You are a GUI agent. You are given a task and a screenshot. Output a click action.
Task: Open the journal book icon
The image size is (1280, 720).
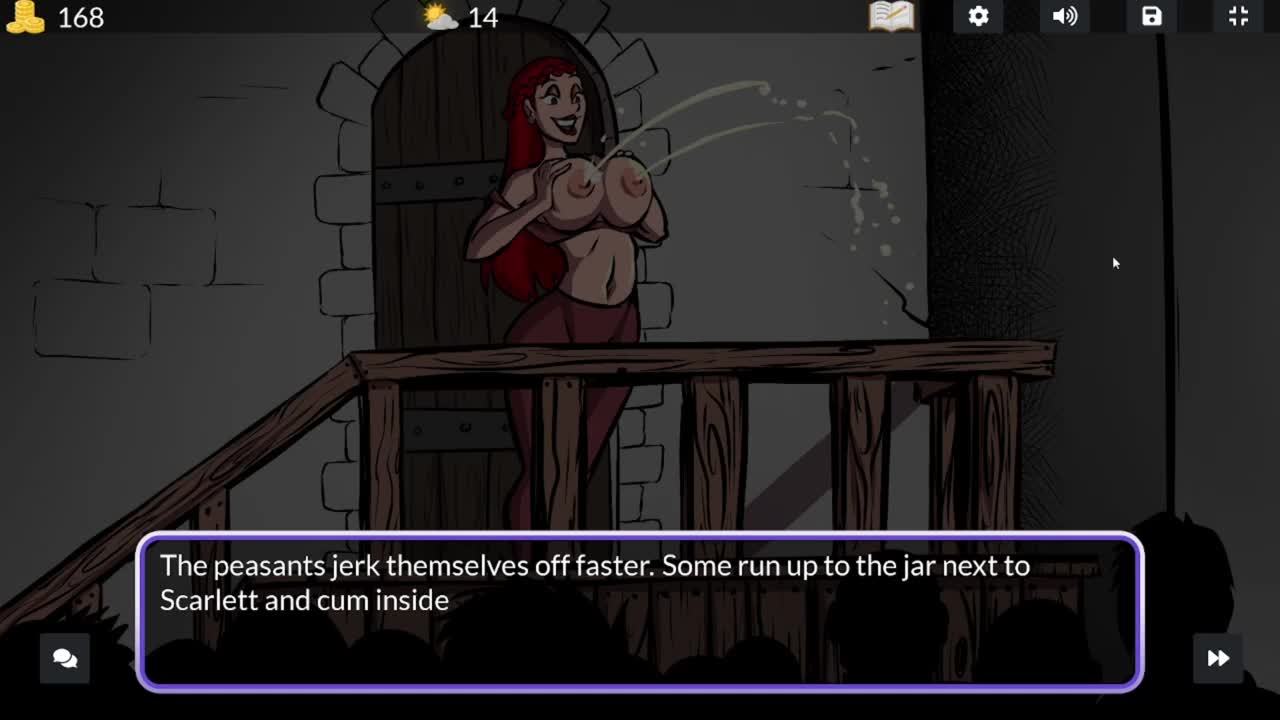pyautogui.click(x=891, y=16)
